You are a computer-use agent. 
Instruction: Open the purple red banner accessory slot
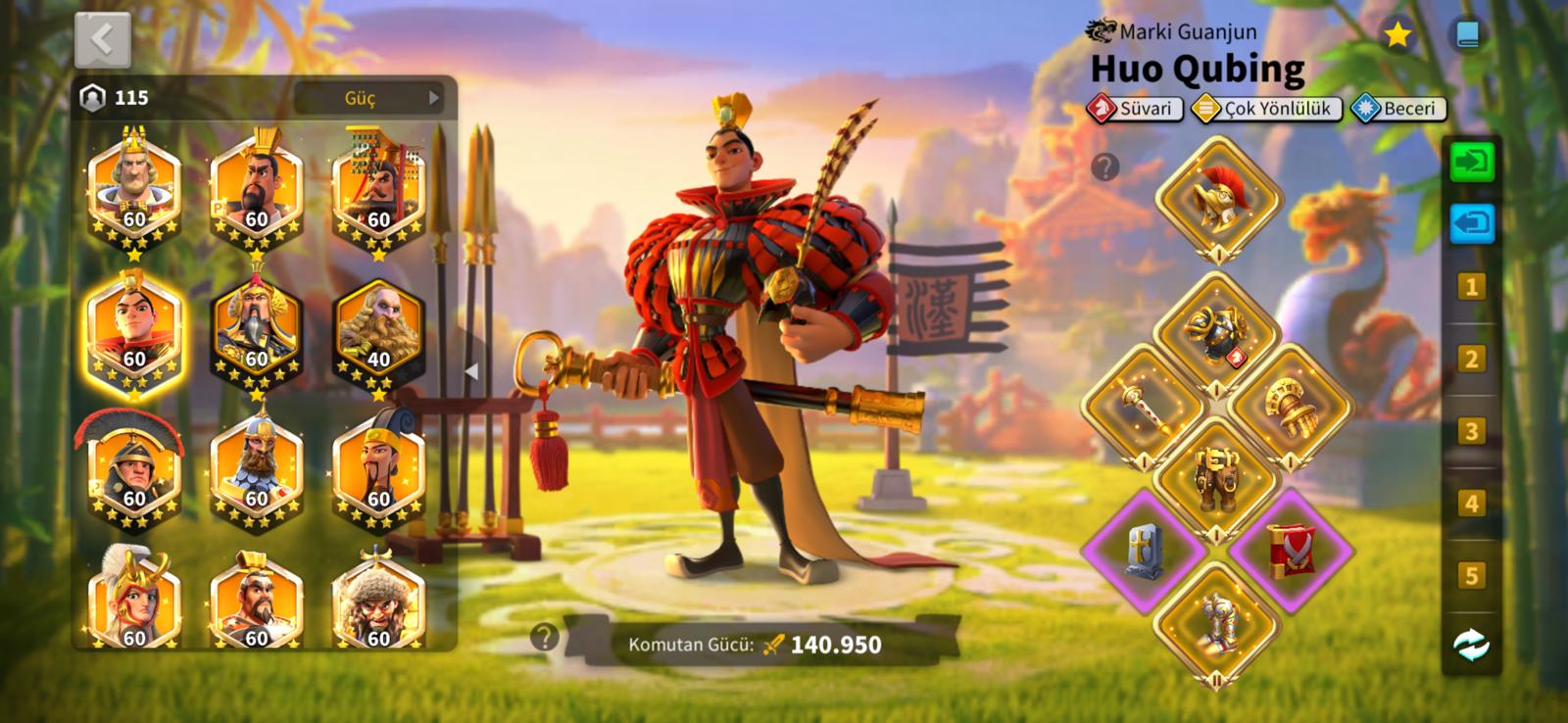click(x=1291, y=551)
